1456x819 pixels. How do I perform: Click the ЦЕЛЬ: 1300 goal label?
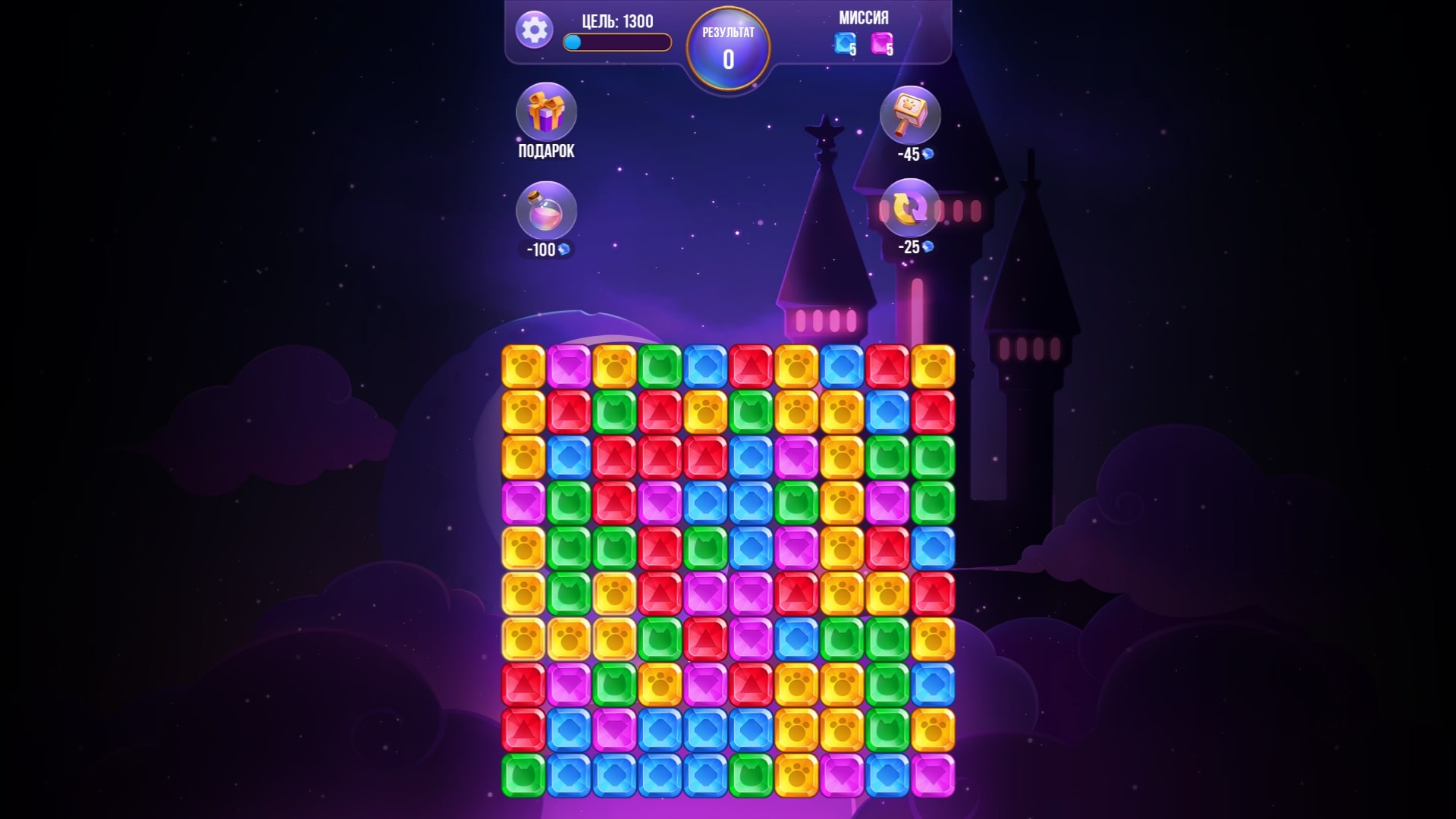618,21
